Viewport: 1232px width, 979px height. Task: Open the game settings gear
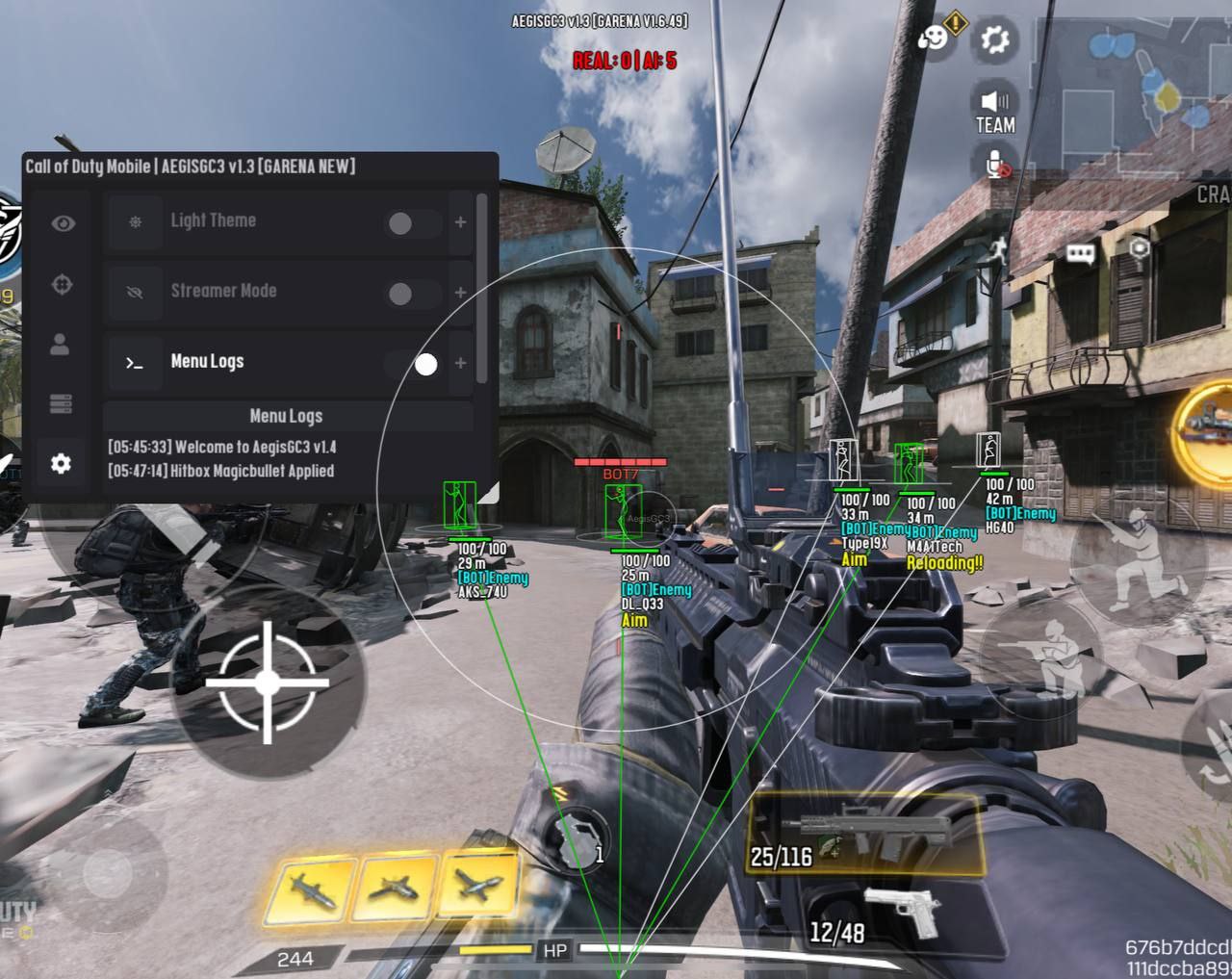pyautogui.click(x=994, y=39)
